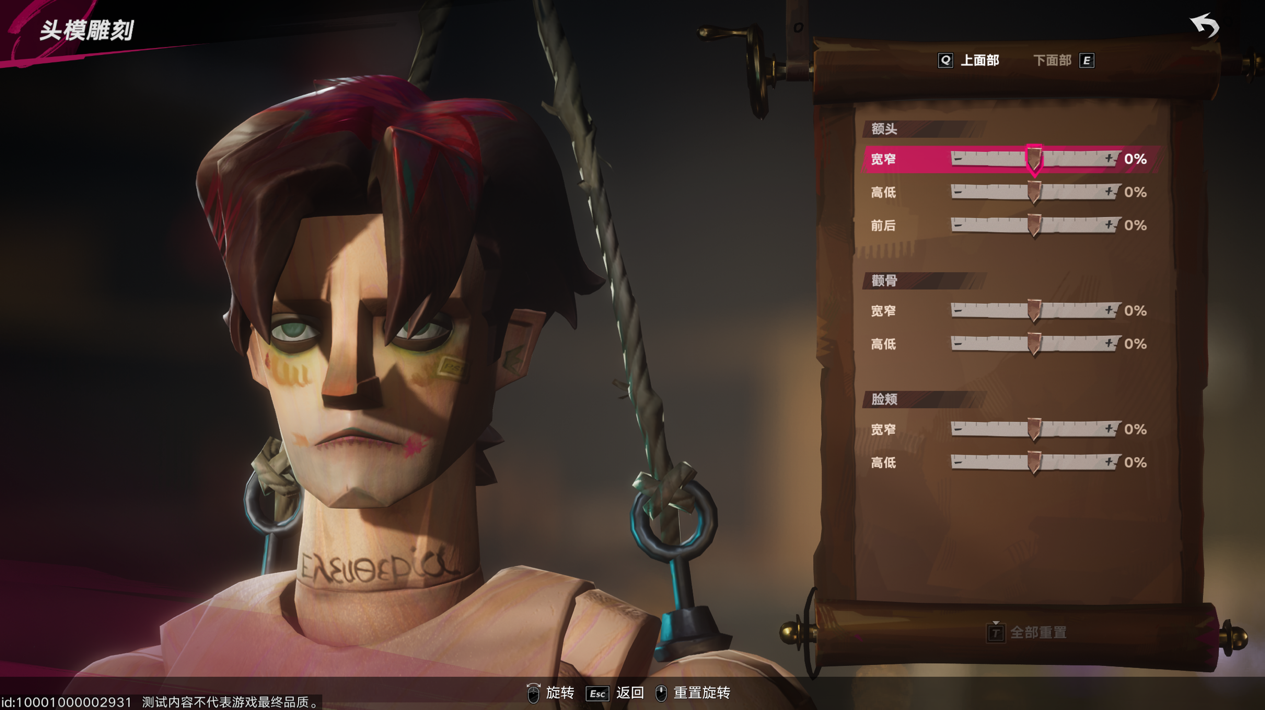Decrease 额头 宽窄 with the minus button
The height and width of the screenshot is (710, 1265).
[x=958, y=159]
